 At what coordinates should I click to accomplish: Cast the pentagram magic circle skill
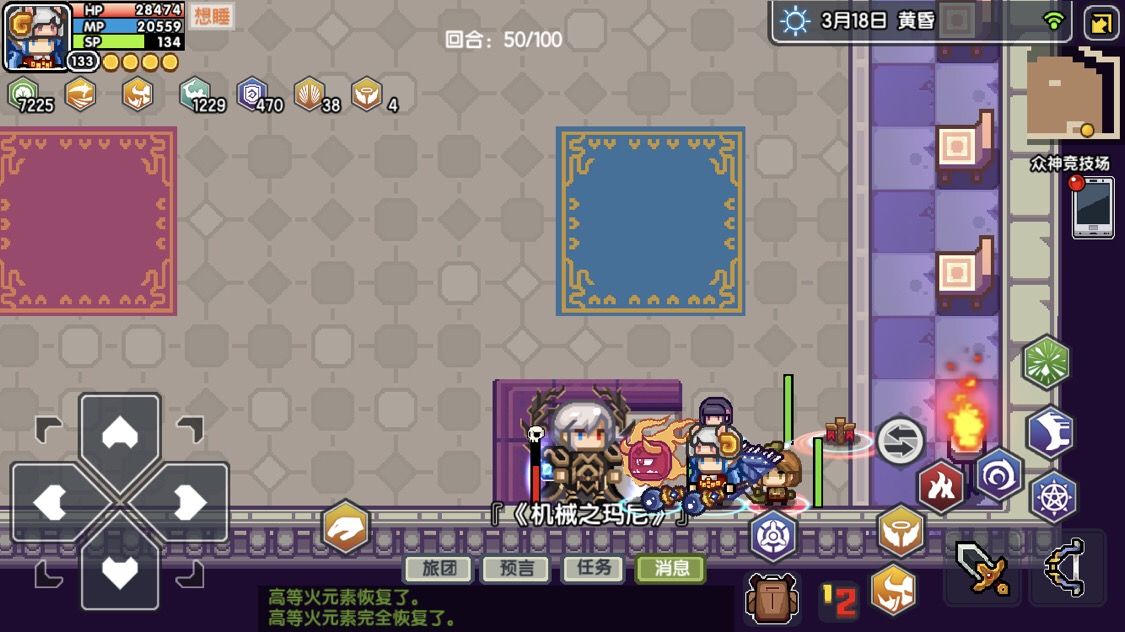point(1053,496)
